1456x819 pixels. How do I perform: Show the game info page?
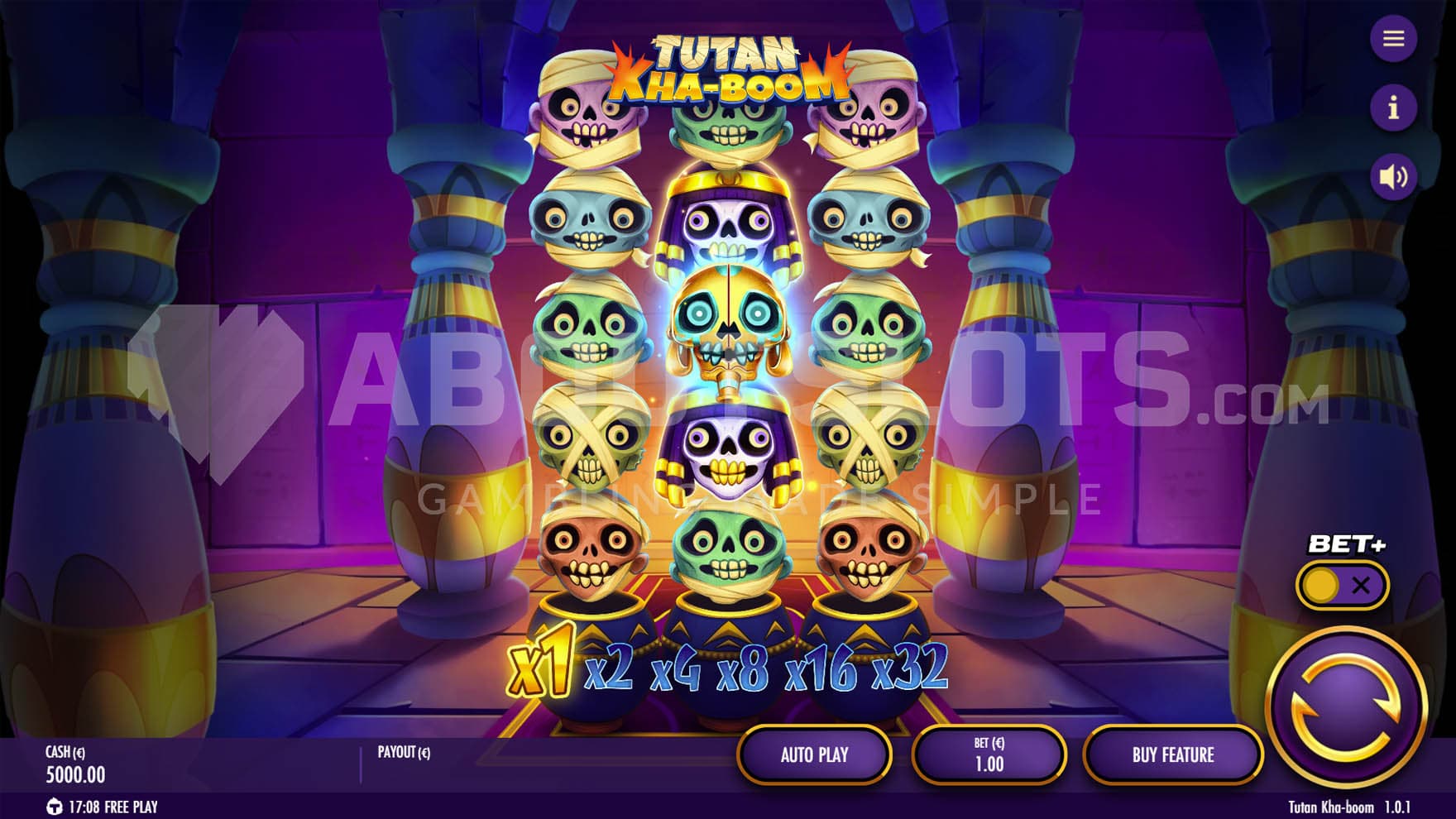click(1393, 108)
